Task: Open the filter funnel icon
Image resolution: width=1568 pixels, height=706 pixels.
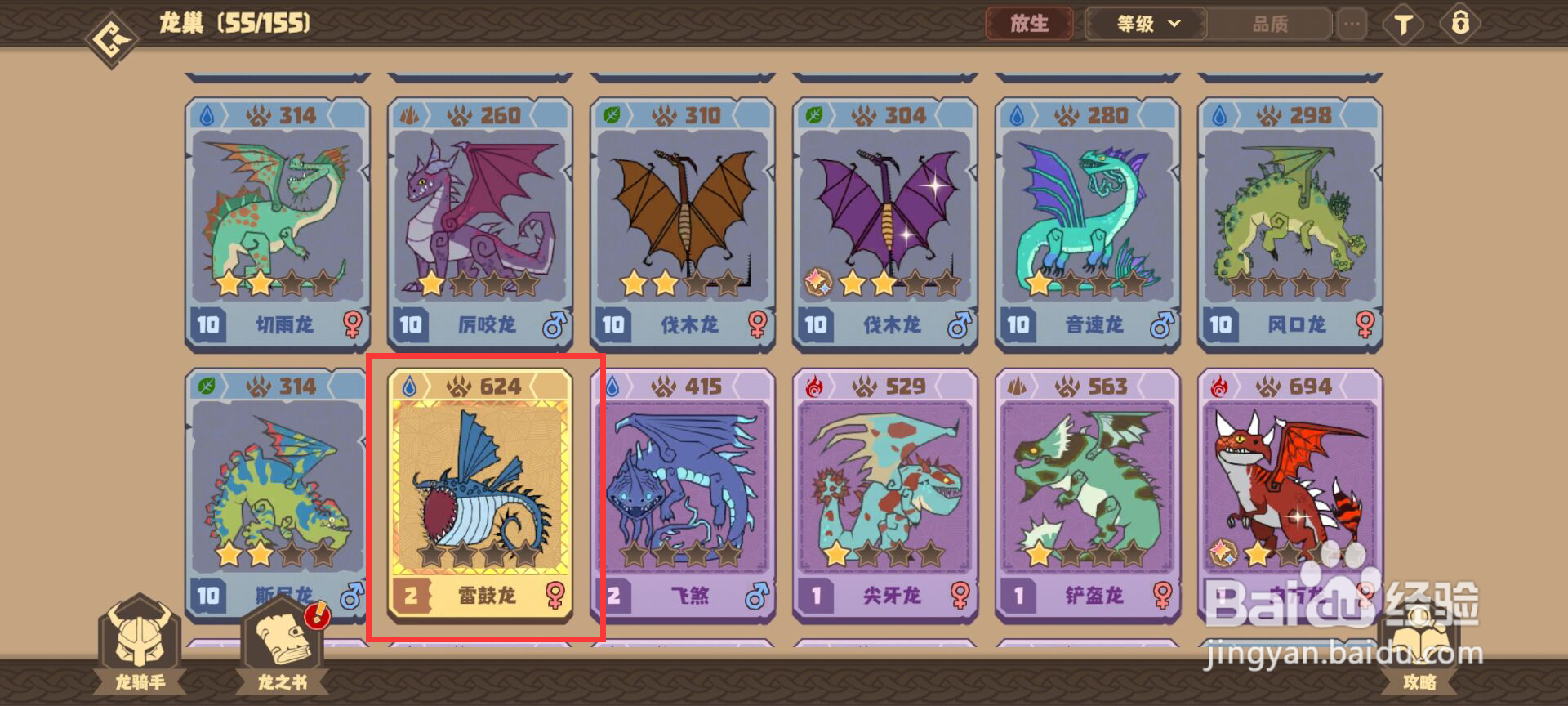Action: 1403,24
